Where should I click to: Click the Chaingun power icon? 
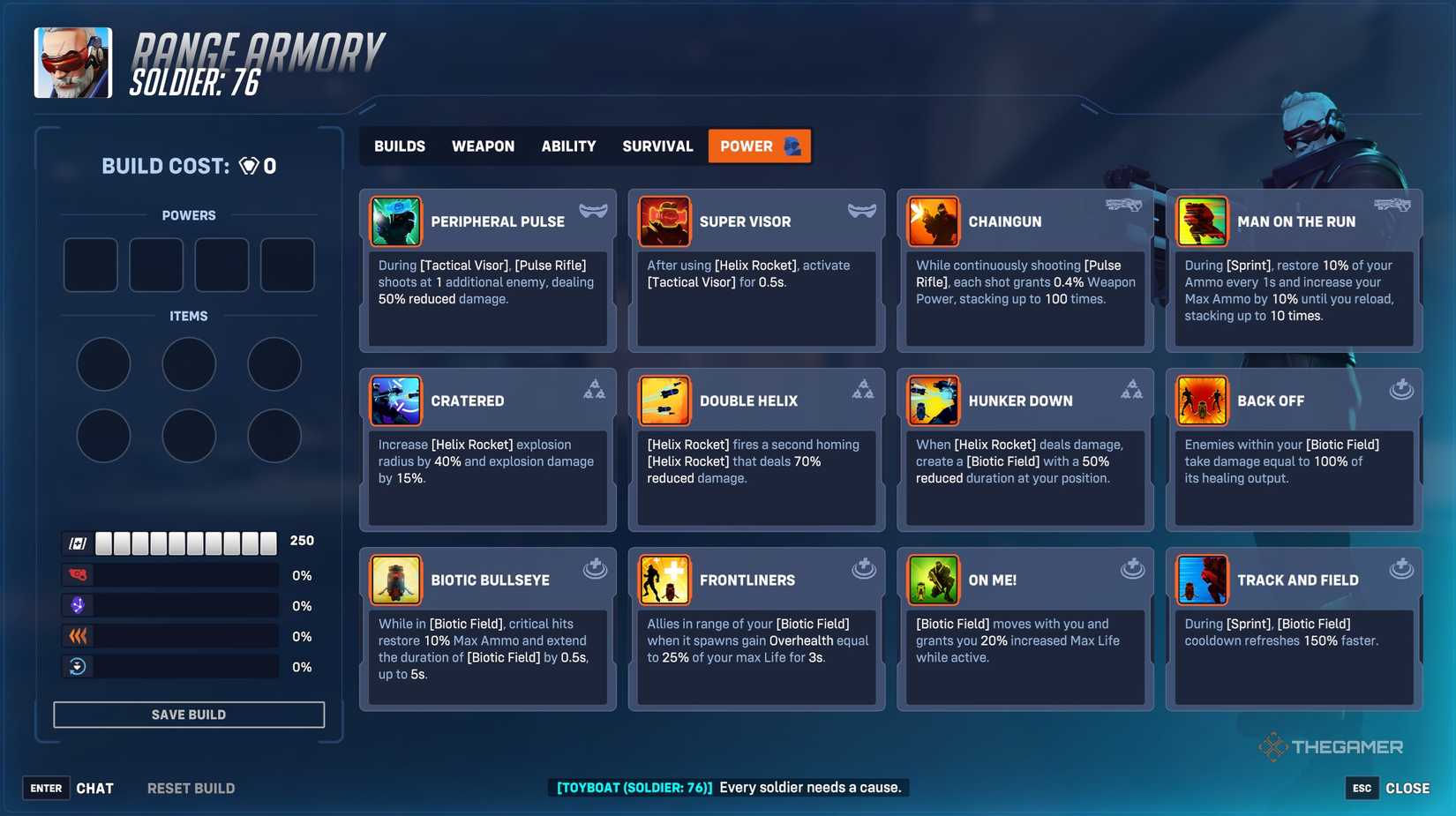click(x=934, y=221)
